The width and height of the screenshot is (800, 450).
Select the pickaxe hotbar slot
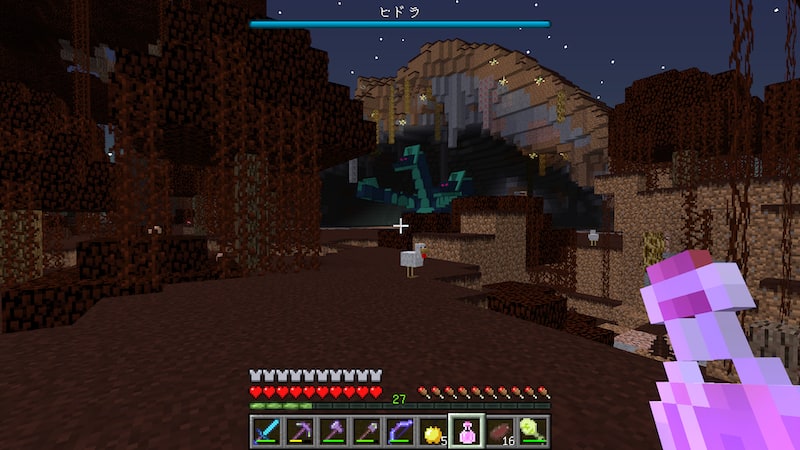(299, 432)
